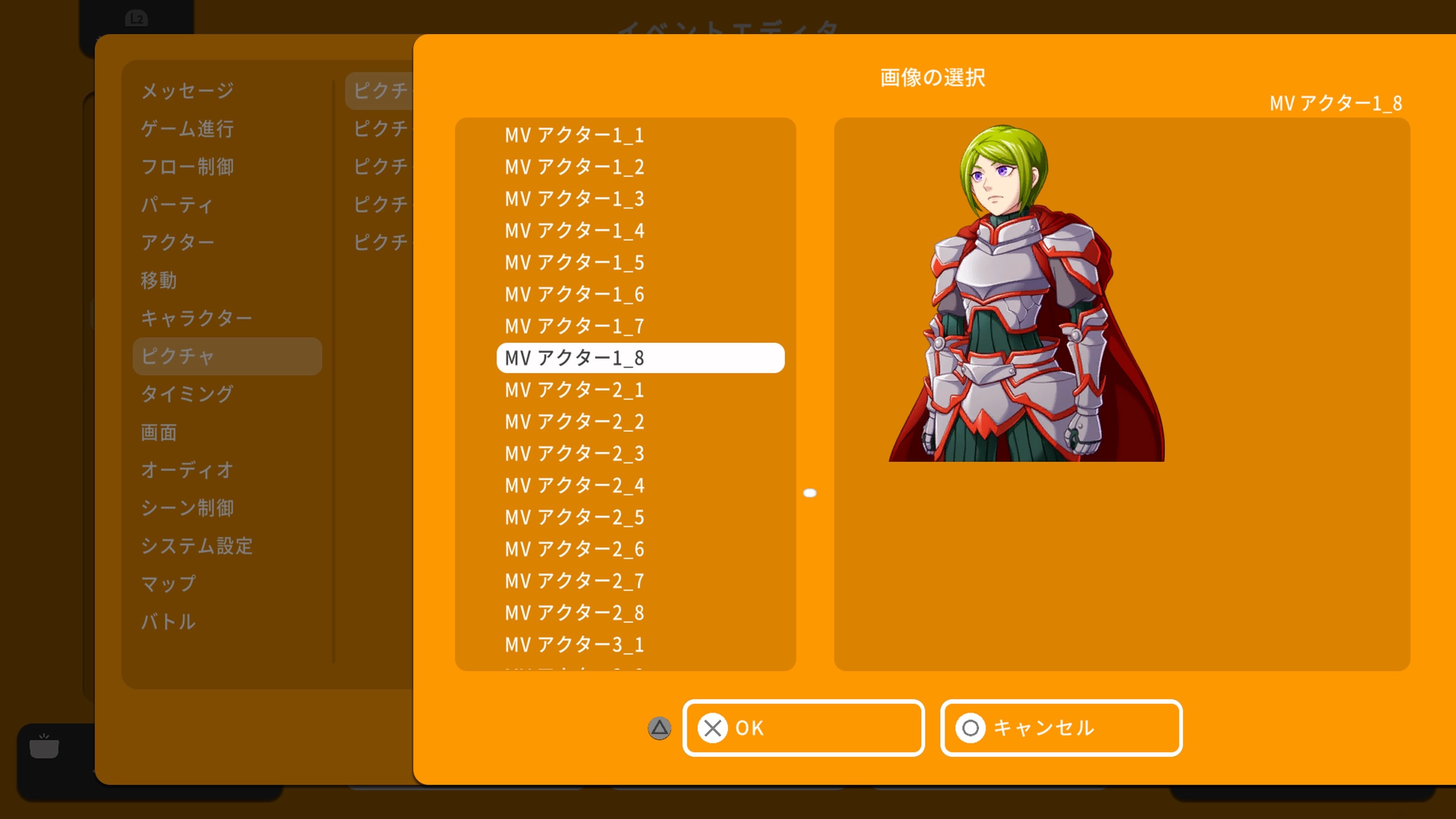
Task: Select MV アクター3_1 near bottom of list
Action: click(574, 644)
